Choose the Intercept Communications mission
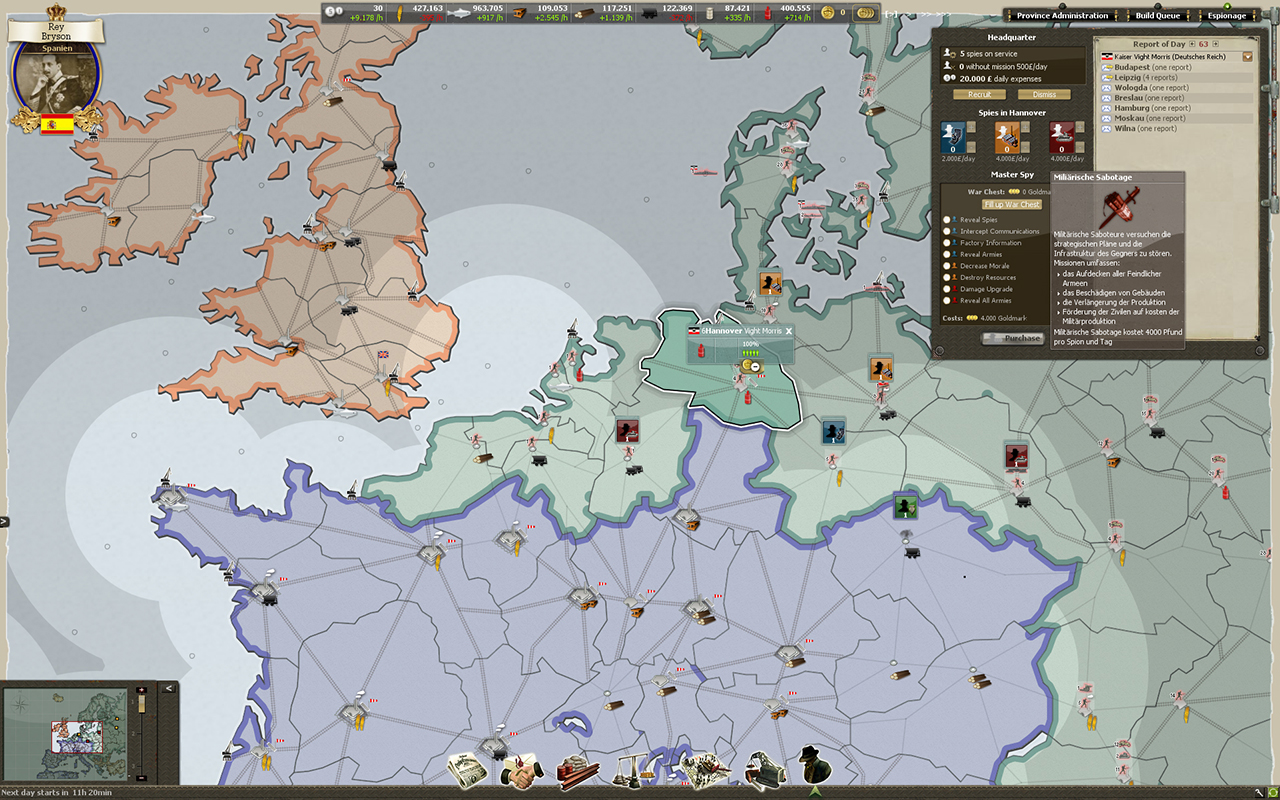This screenshot has width=1280, height=800. point(947,231)
